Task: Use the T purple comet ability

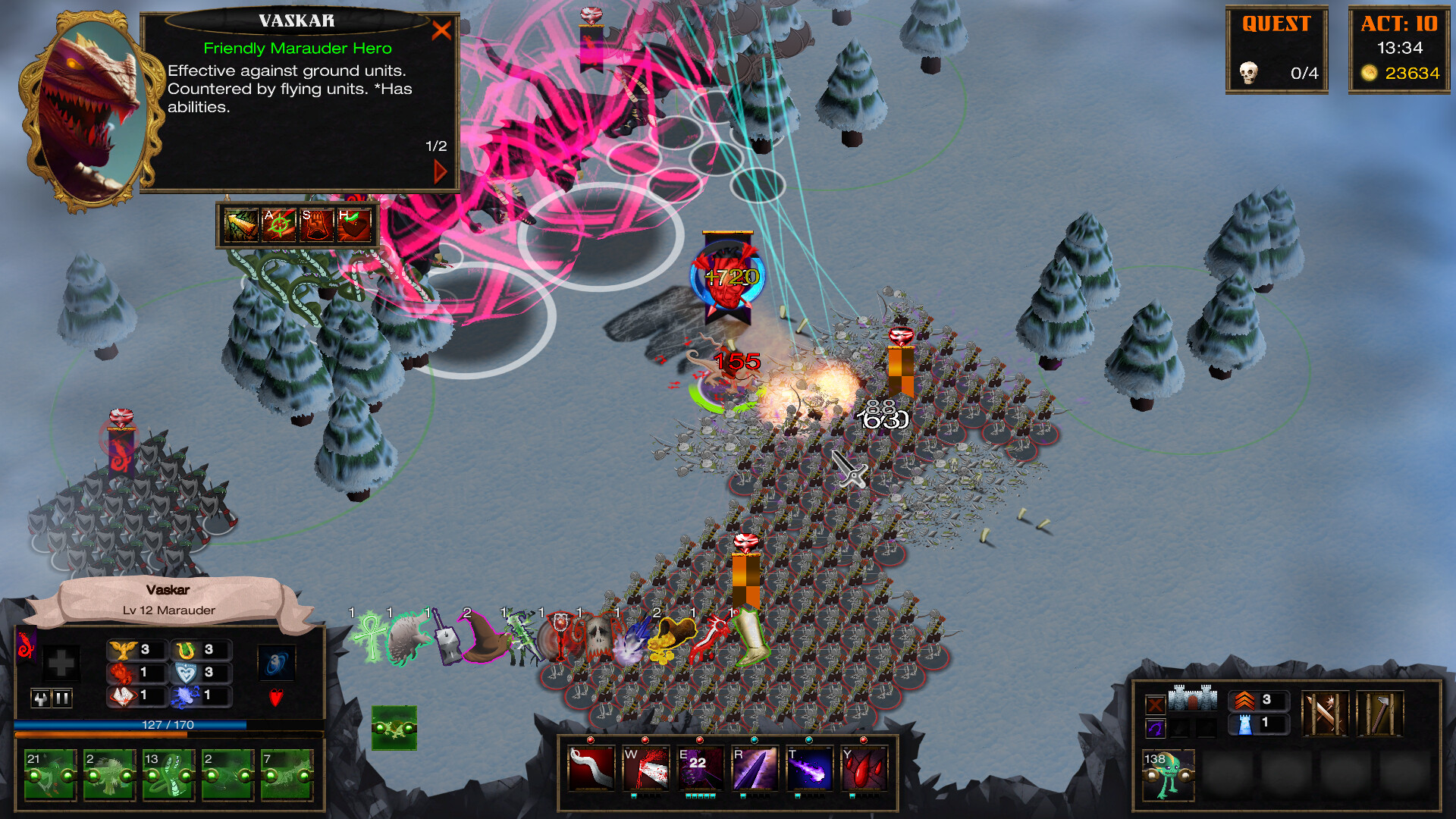Action: pos(808,767)
